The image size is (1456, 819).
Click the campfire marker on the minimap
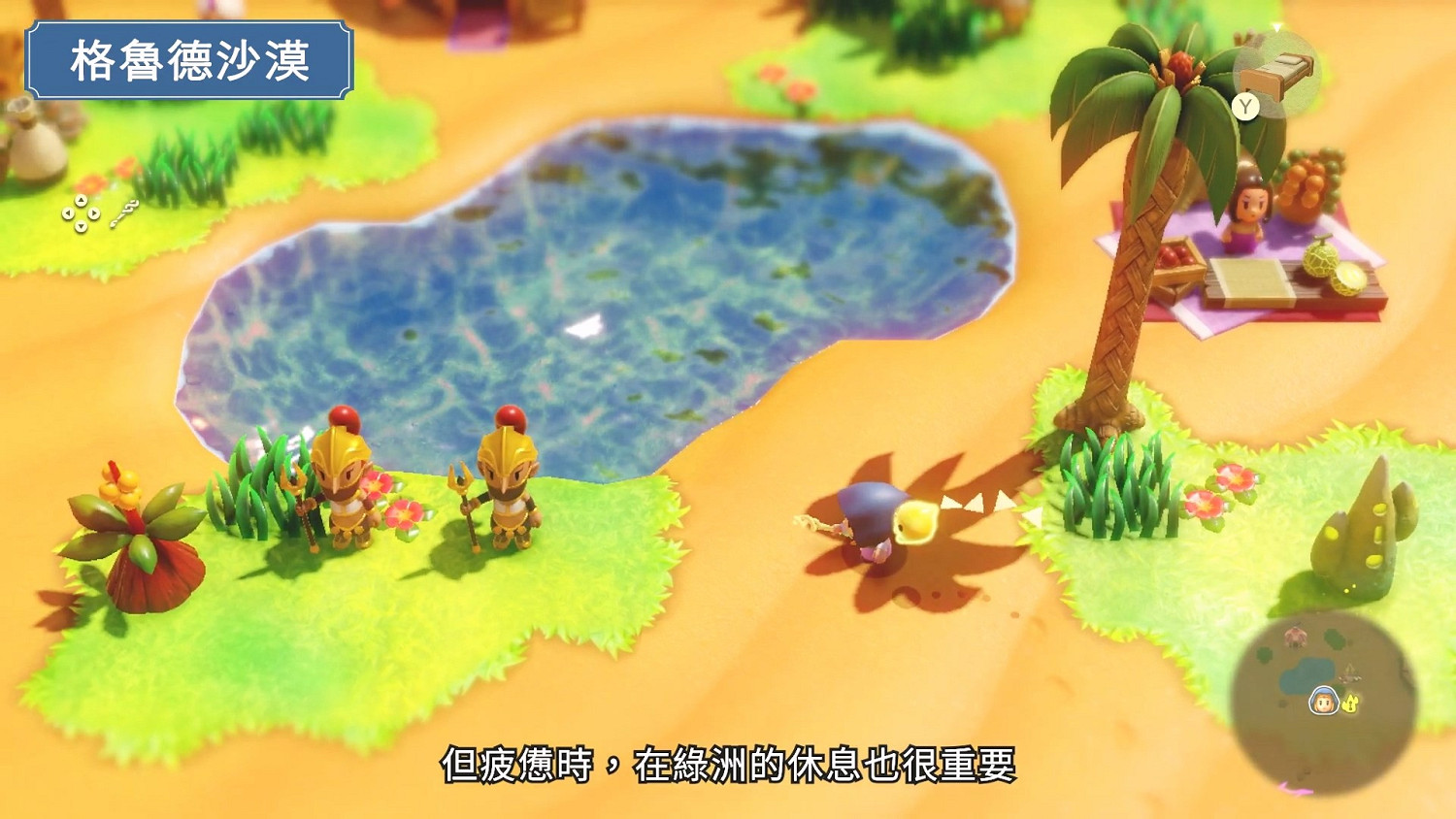tap(1350, 672)
